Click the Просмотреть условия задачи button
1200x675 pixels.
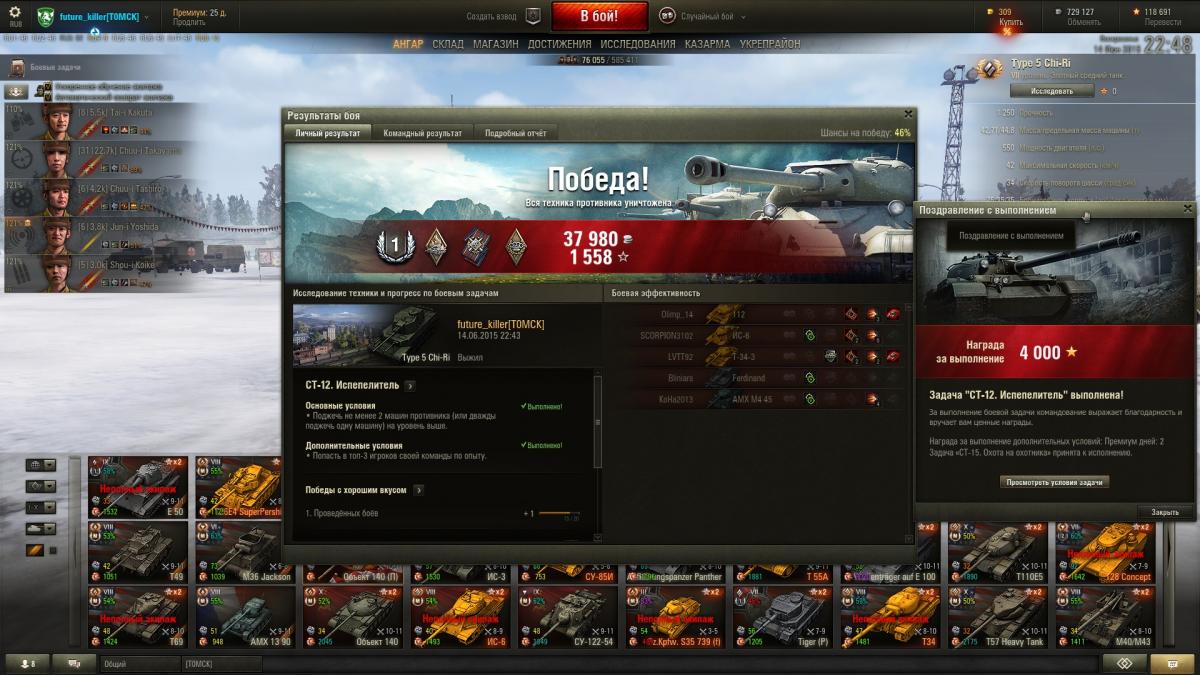(x=1054, y=482)
